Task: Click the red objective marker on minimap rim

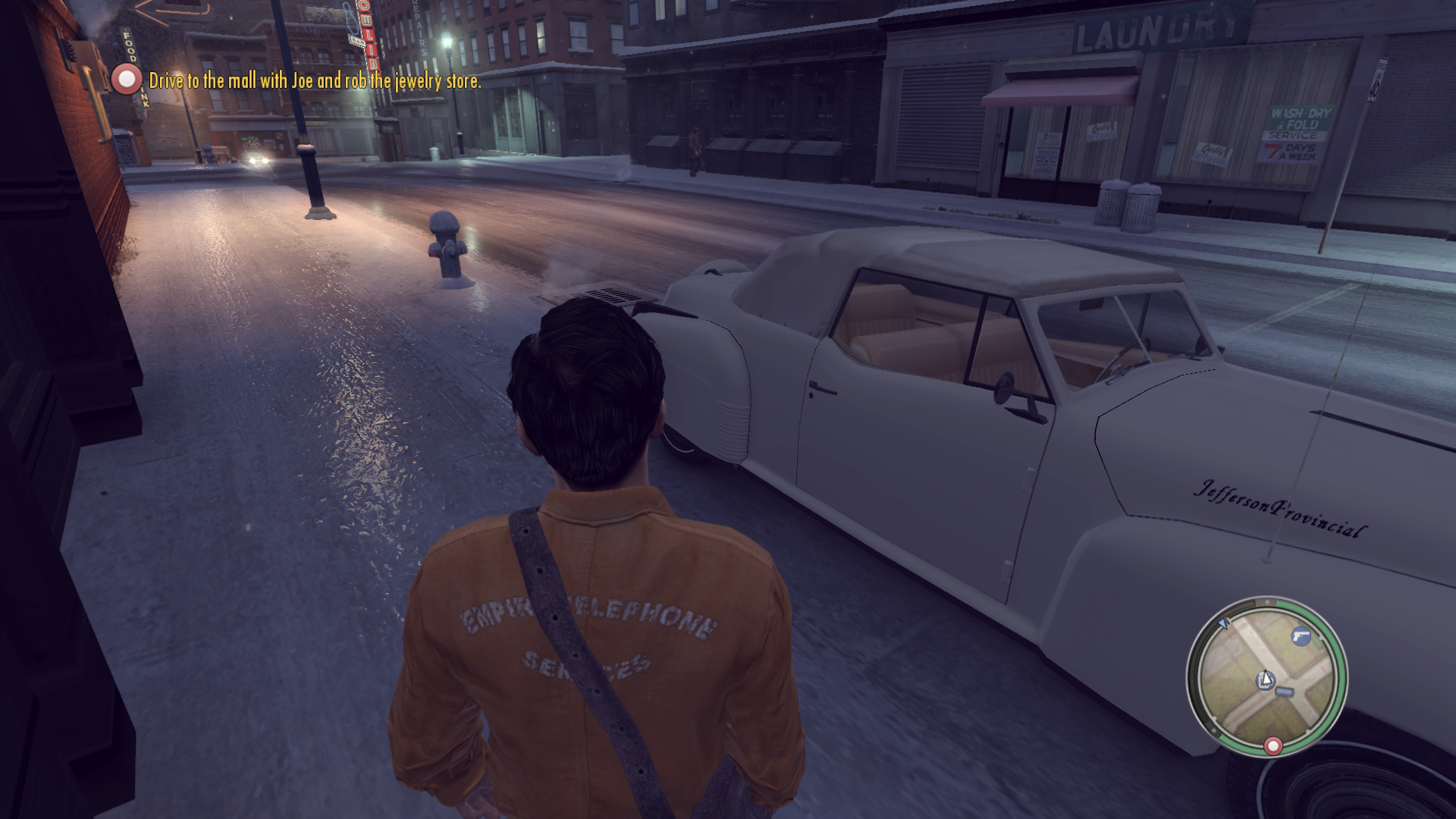Action: coord(1272,746)
